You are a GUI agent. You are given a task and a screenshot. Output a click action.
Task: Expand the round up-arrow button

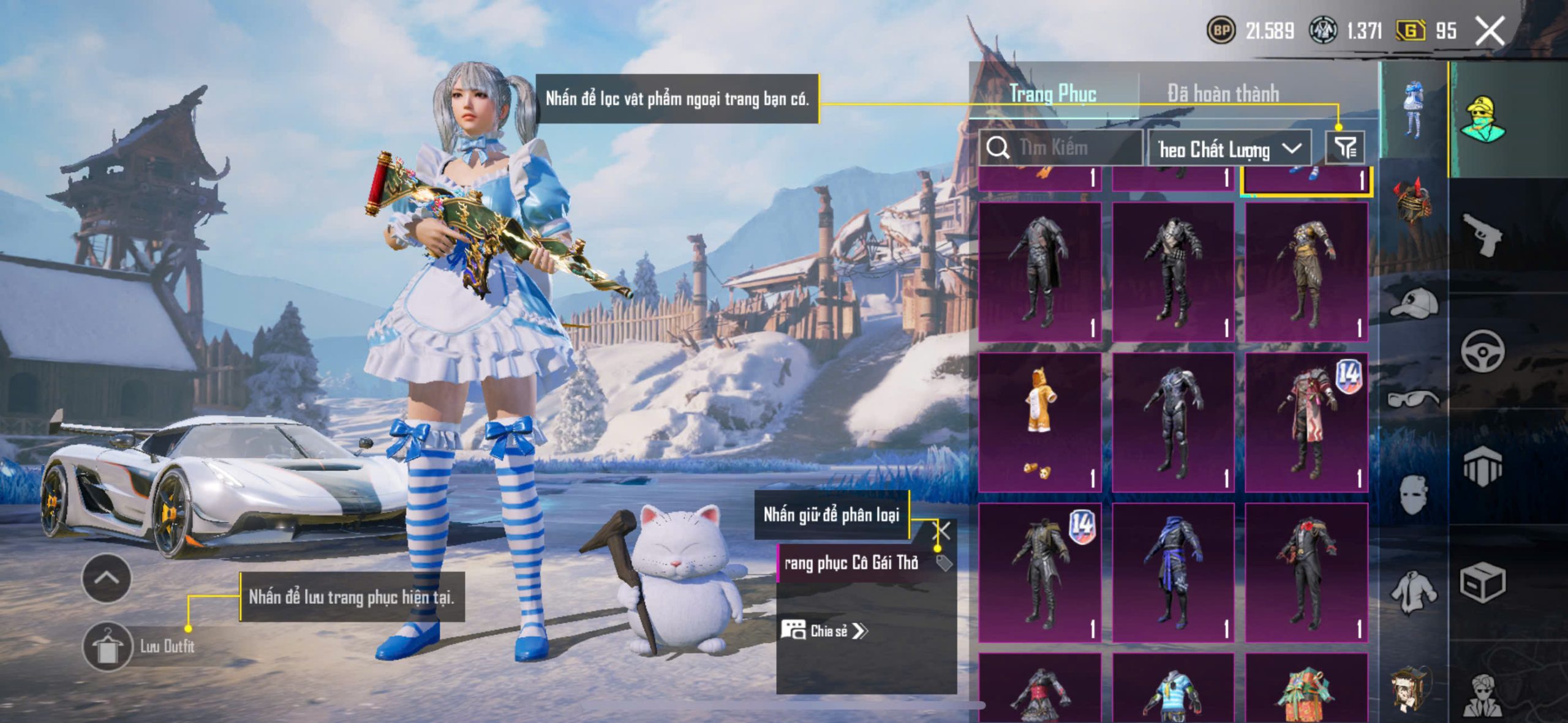[106, 578]
